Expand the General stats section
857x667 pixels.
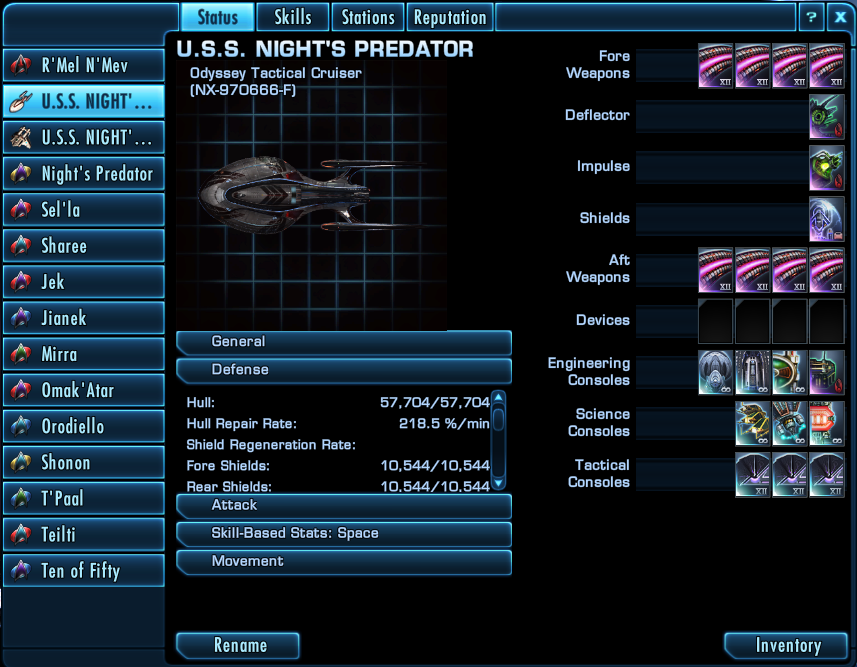(343, 342)
